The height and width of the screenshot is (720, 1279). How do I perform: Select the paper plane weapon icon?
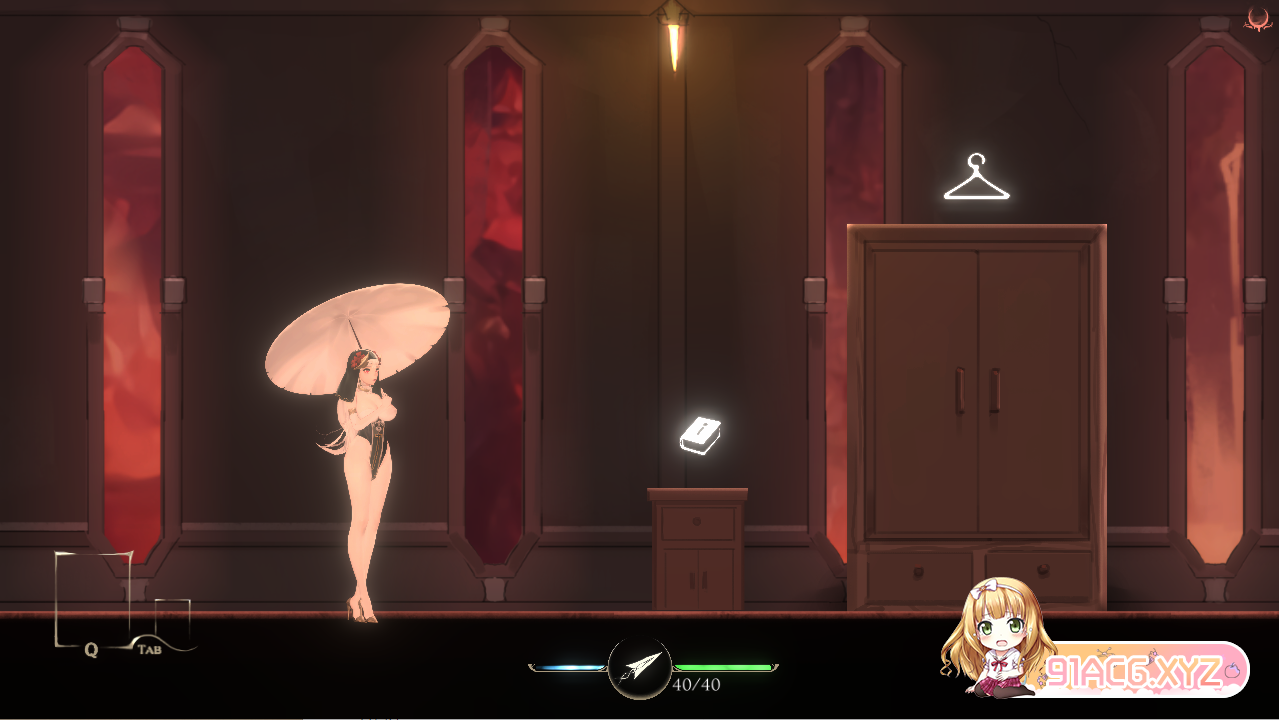640,667
